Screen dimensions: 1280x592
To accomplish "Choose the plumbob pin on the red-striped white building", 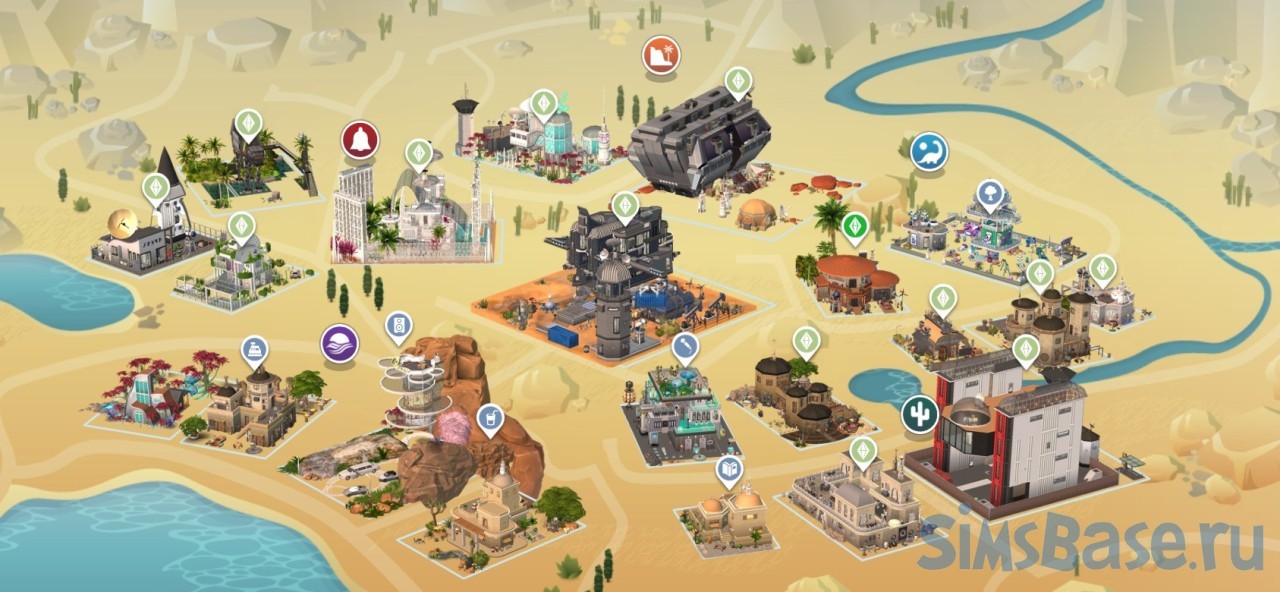I will 1025,349.
